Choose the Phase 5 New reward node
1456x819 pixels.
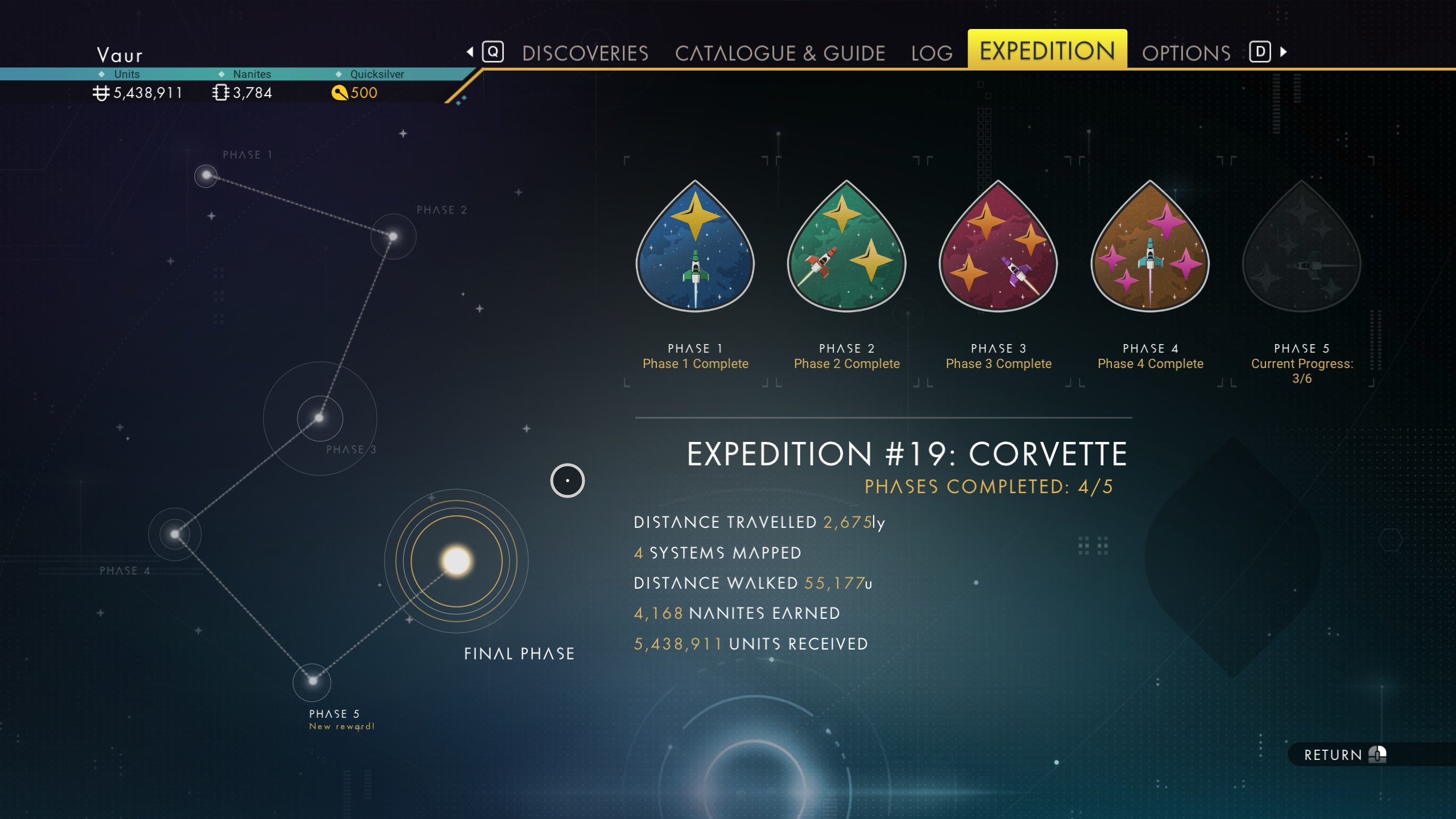click(312, 681)
